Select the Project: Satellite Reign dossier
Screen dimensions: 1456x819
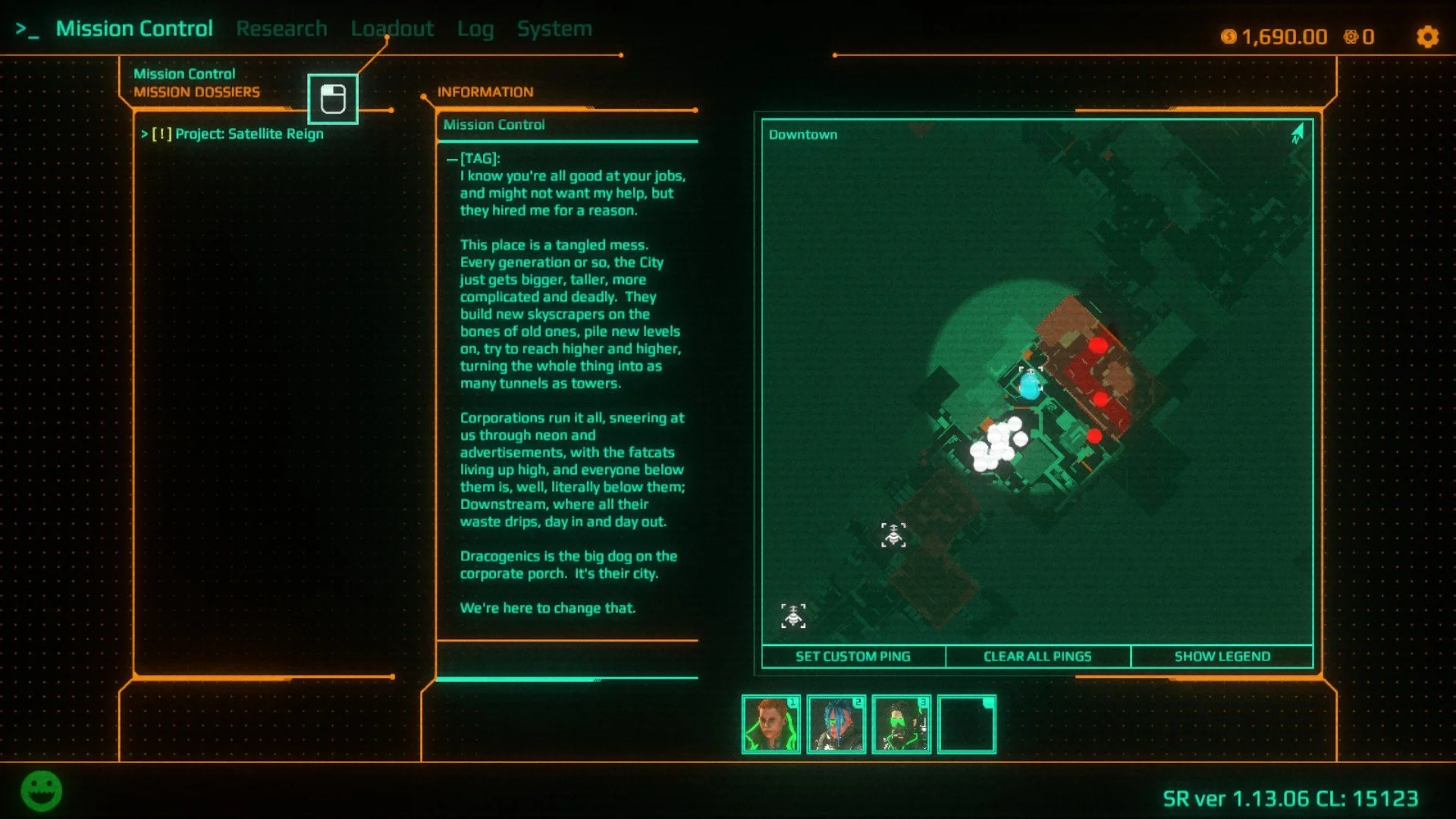pyautogui.click(x=238, y=134)
